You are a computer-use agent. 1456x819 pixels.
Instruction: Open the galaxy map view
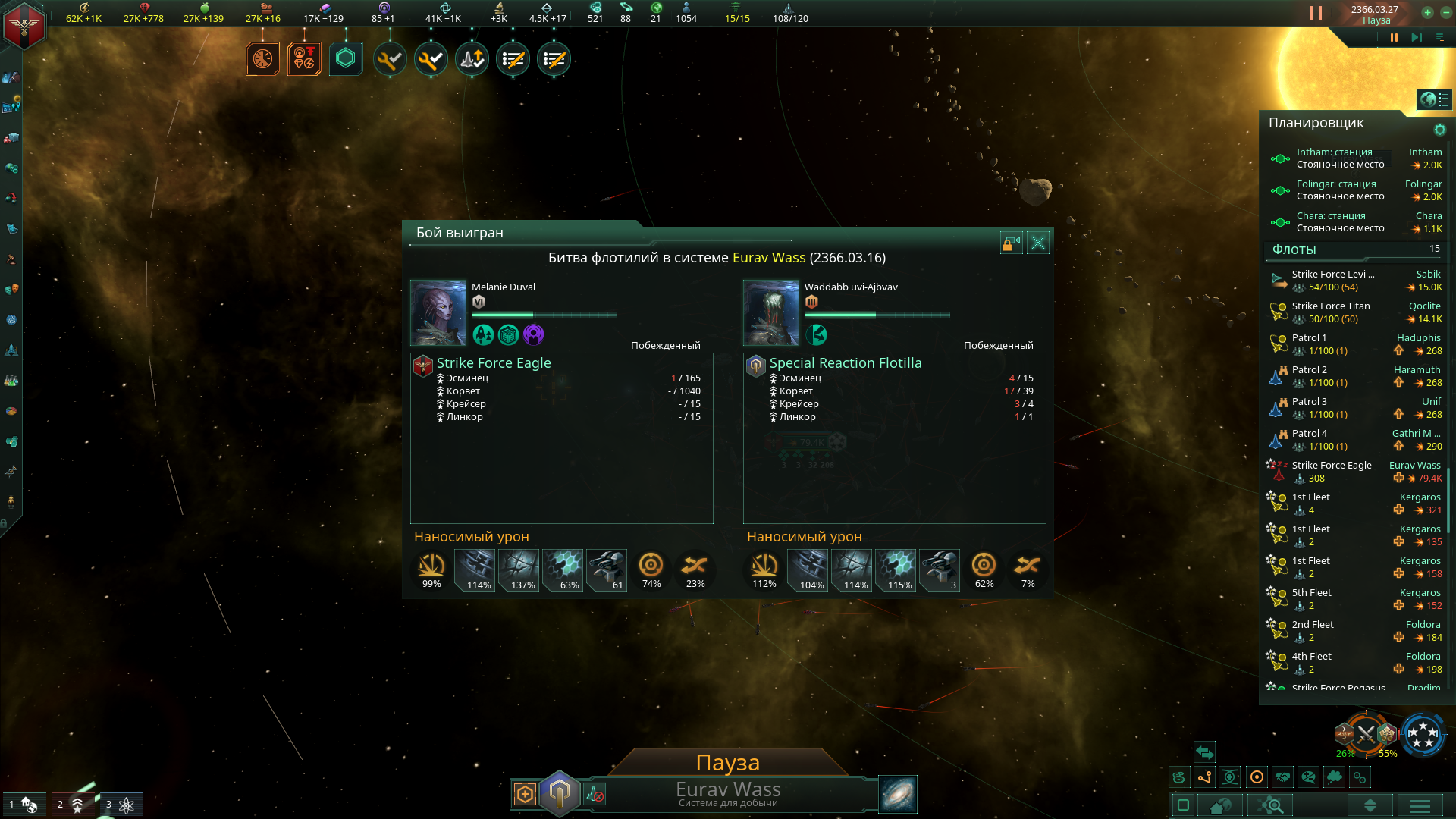(898, 794)
